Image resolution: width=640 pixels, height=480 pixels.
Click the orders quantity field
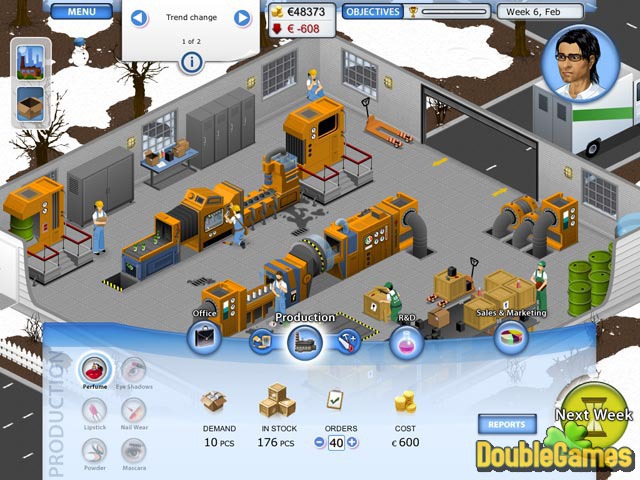coord(336,442)
